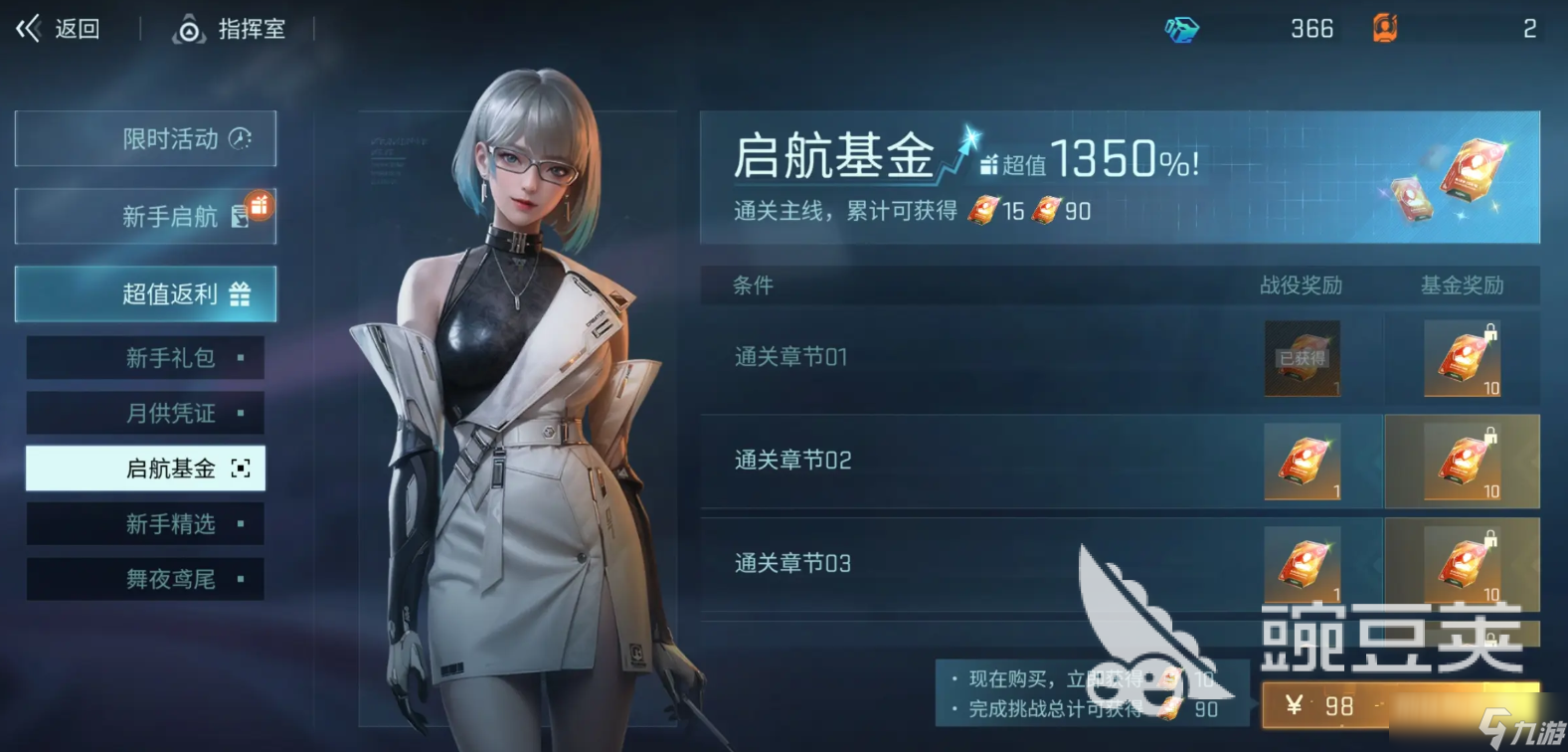The height and width of the screenshot is (752, 1568).
Task: Select the 新手精选 tab
Action: [x=145, y=524]
